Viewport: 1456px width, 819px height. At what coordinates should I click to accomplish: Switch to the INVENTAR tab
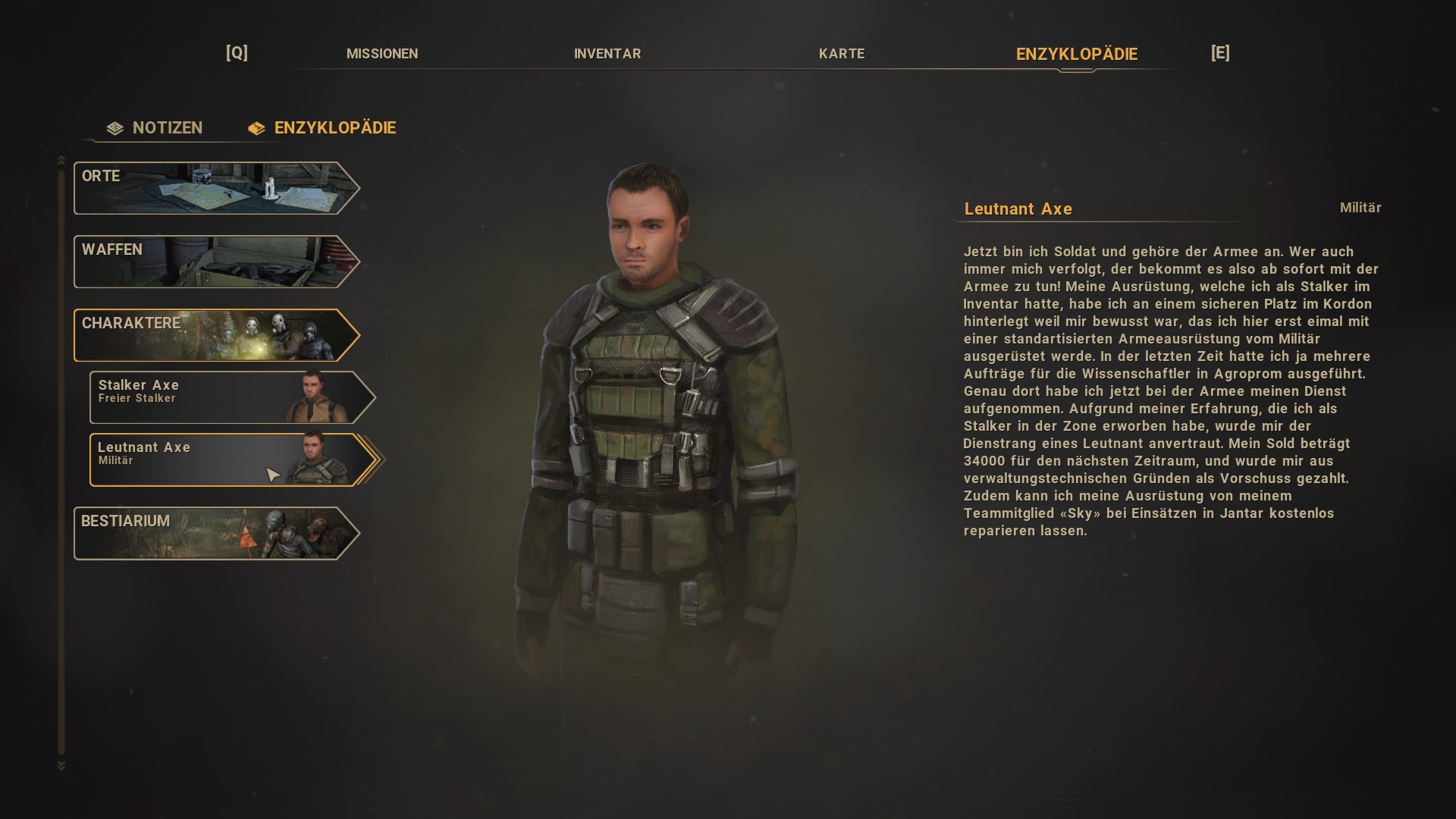[x=607, y=54]
